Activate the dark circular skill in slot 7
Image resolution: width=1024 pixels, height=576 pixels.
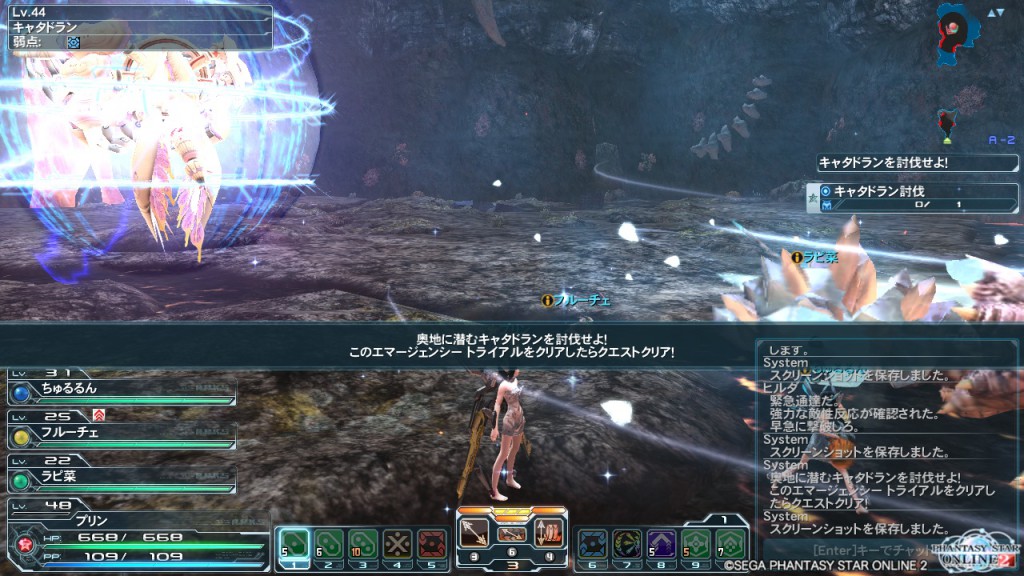point(627,543)
